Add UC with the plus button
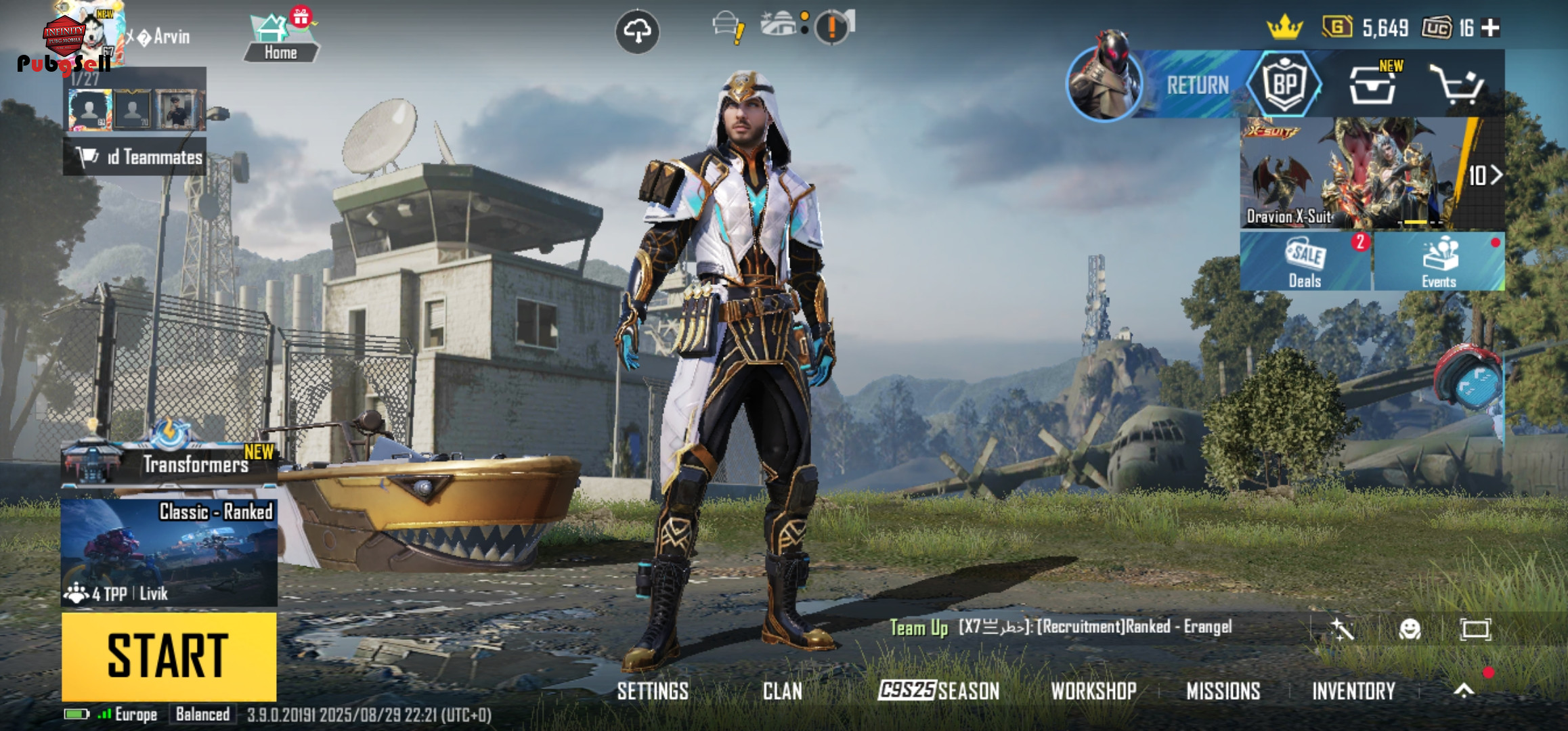Viewport: 1568px width, 731px height. tap(1490, 28)
